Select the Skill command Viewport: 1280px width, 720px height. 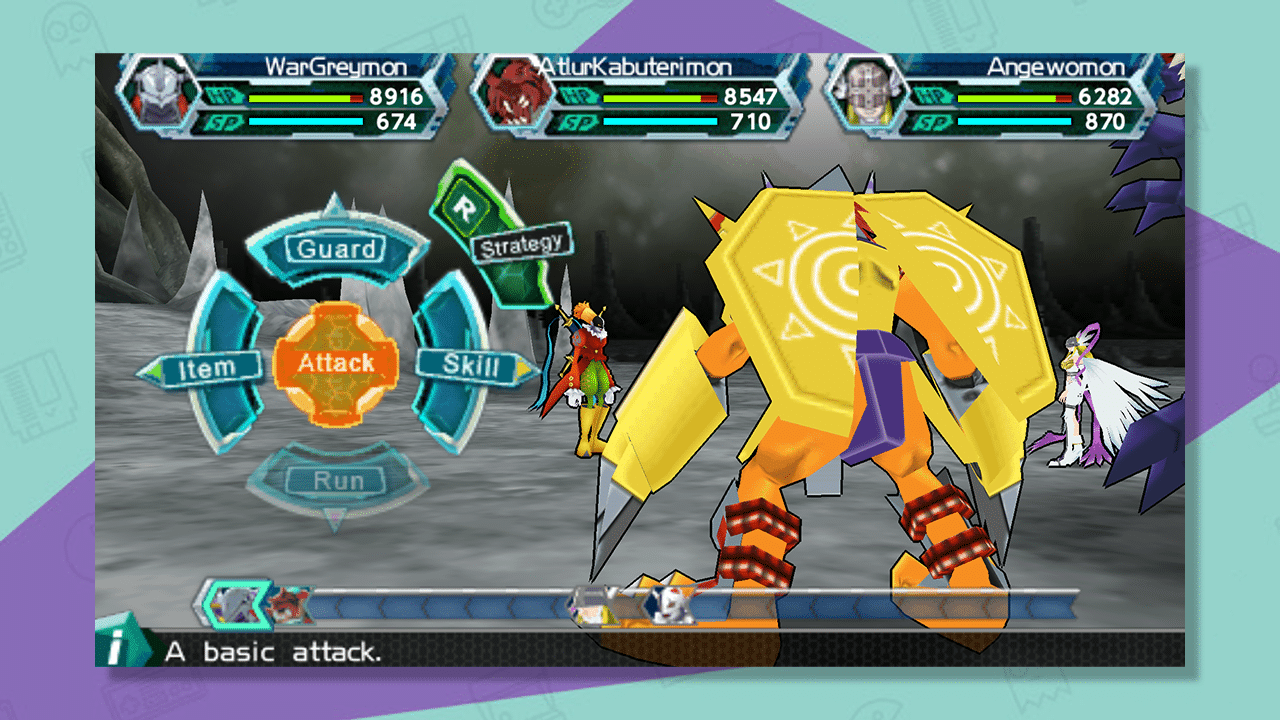click(x=470, y=364)
